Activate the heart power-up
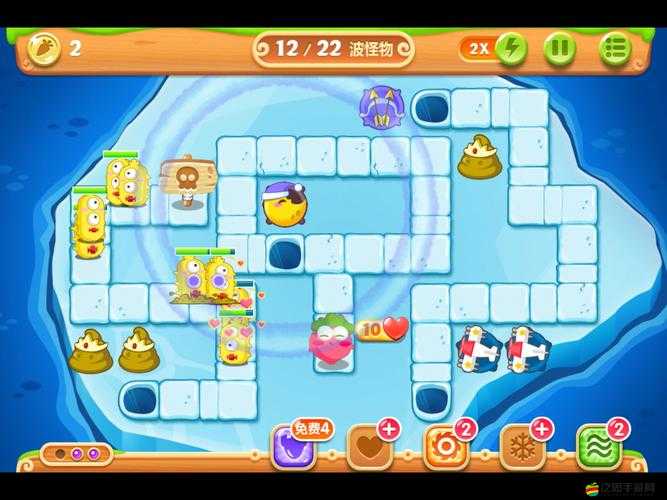667x500 pixels. 369,447
